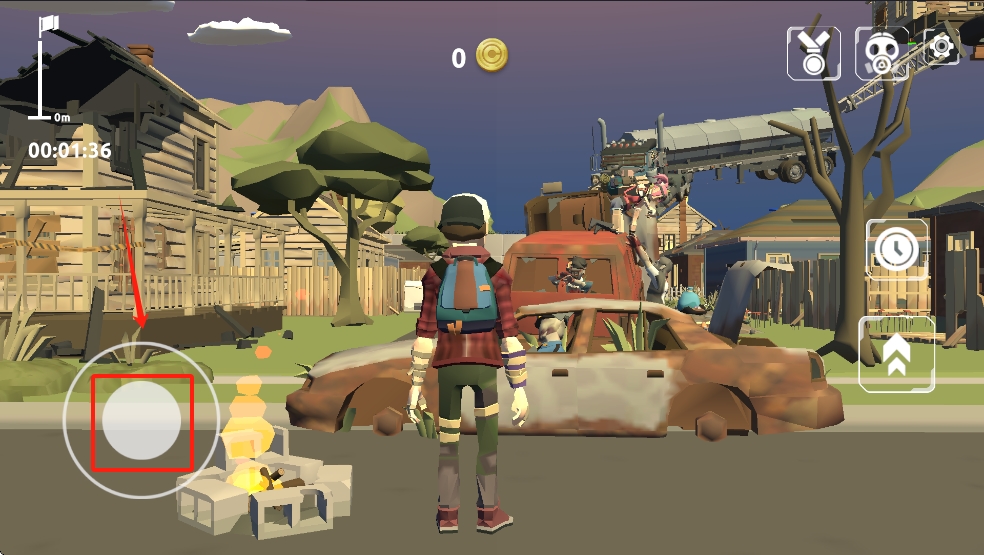Click the gold coin counter icon
This screenshot has height=555, width=984.
(491, 56)
